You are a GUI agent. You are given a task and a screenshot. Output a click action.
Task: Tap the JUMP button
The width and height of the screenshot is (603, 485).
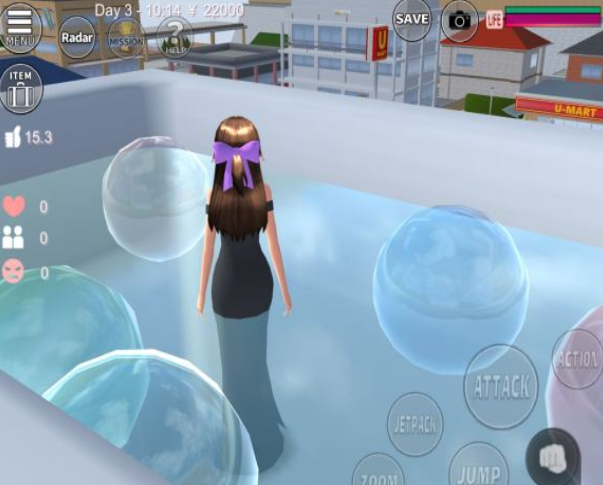pos(478,468)
